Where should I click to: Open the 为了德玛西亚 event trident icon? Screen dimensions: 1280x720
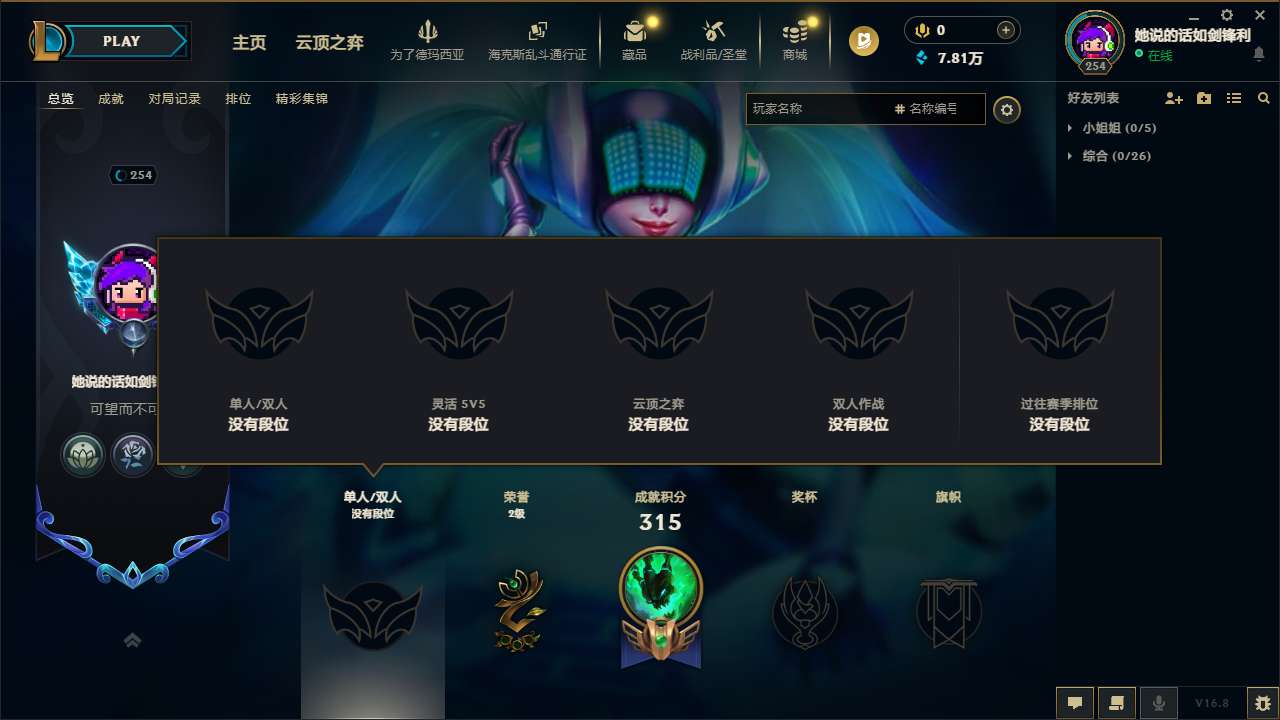[x=428, y=34]
